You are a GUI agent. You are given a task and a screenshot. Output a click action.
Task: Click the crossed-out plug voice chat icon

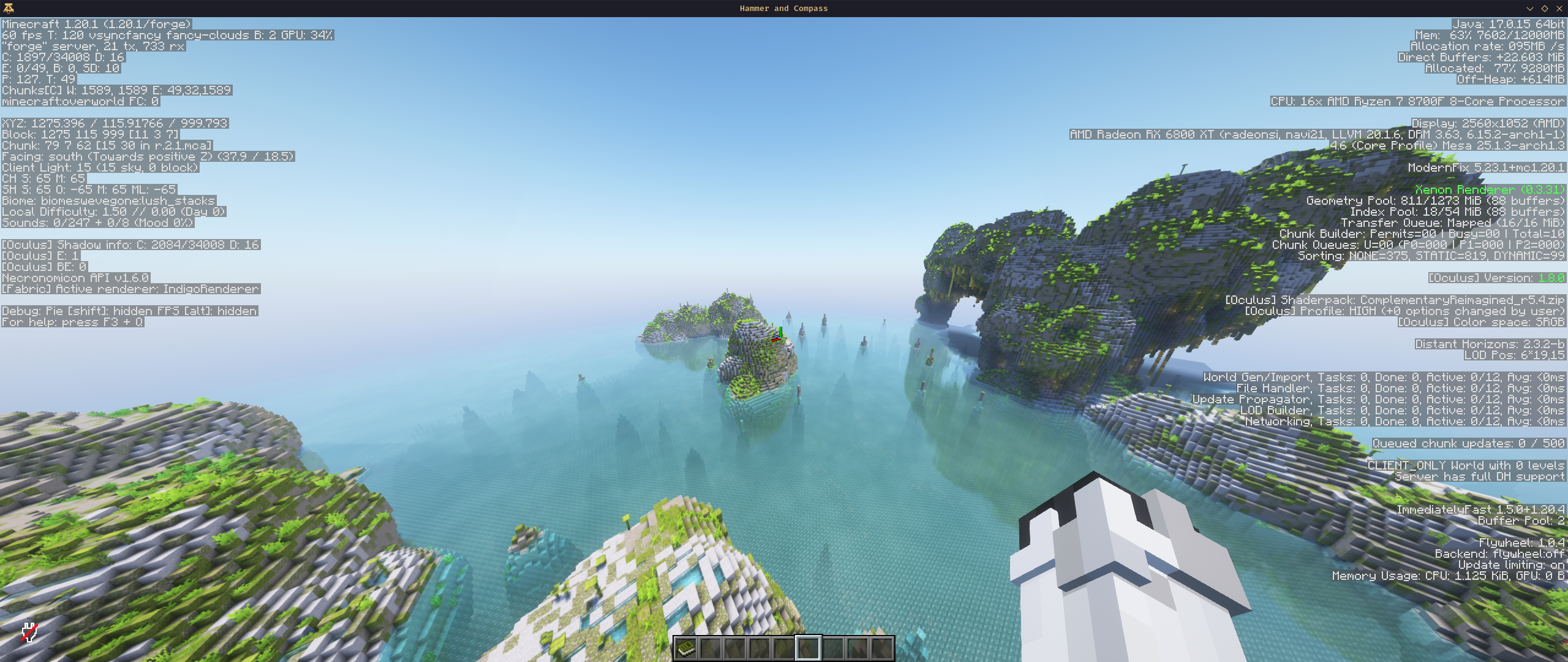point(29,632)
